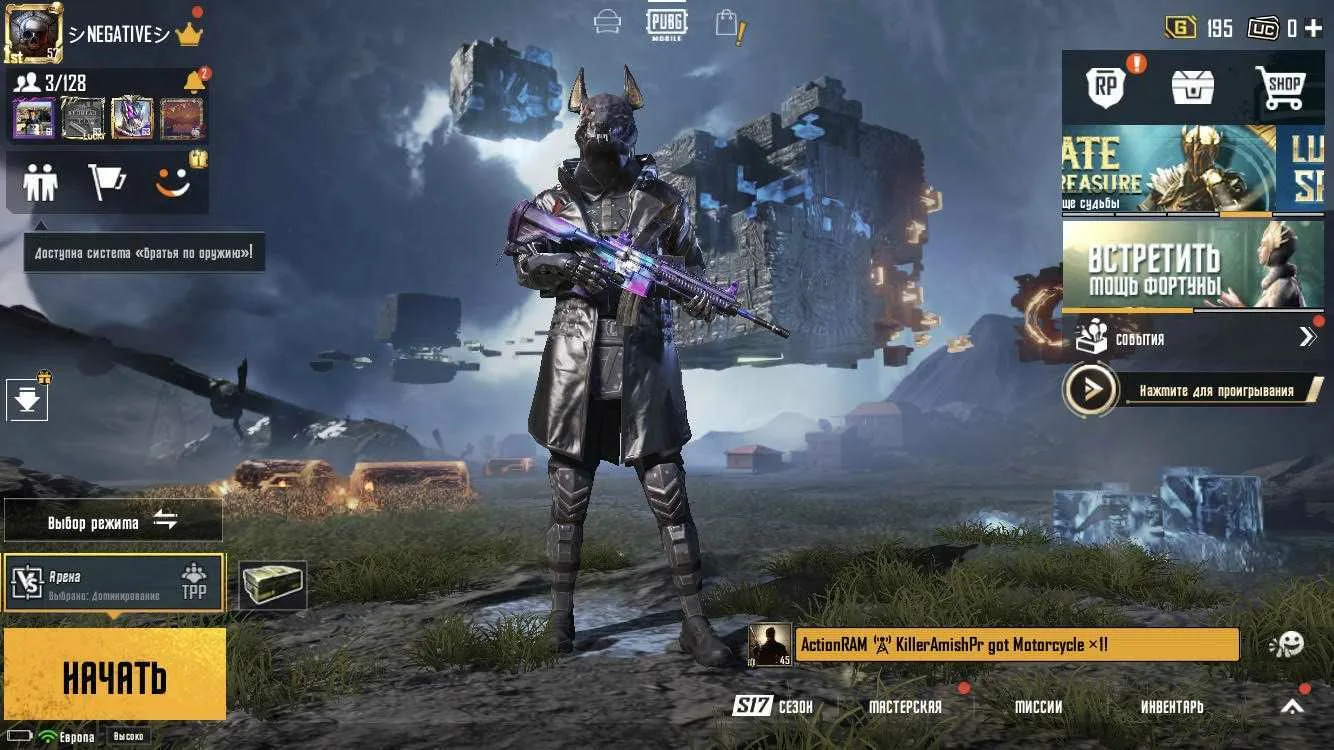Select the Арена mode card
1334x750 pixels.
pyautogui.click(x=113, y=583)
